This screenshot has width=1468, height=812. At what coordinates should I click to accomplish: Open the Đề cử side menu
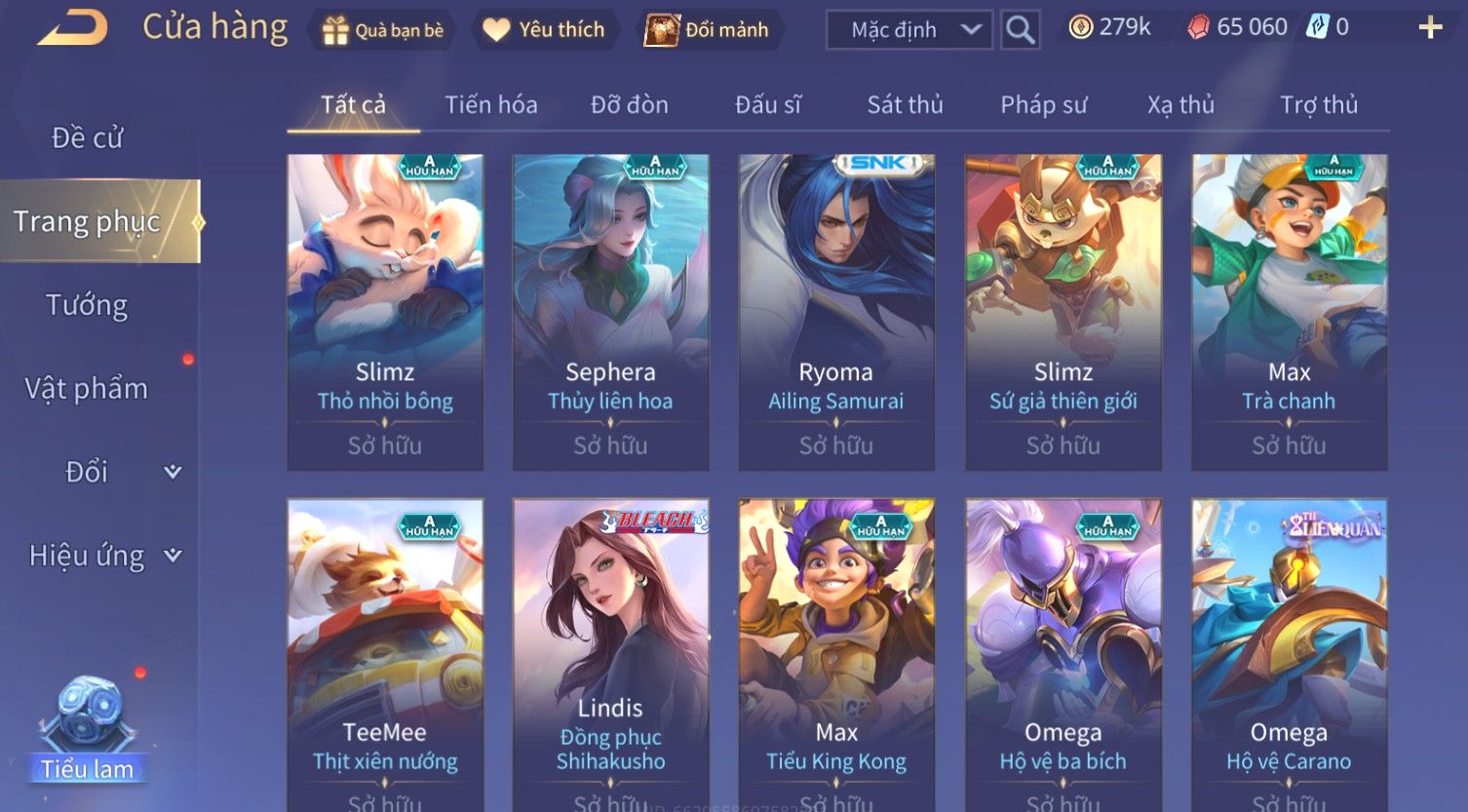pyautogui.click(x=88, y=138)
